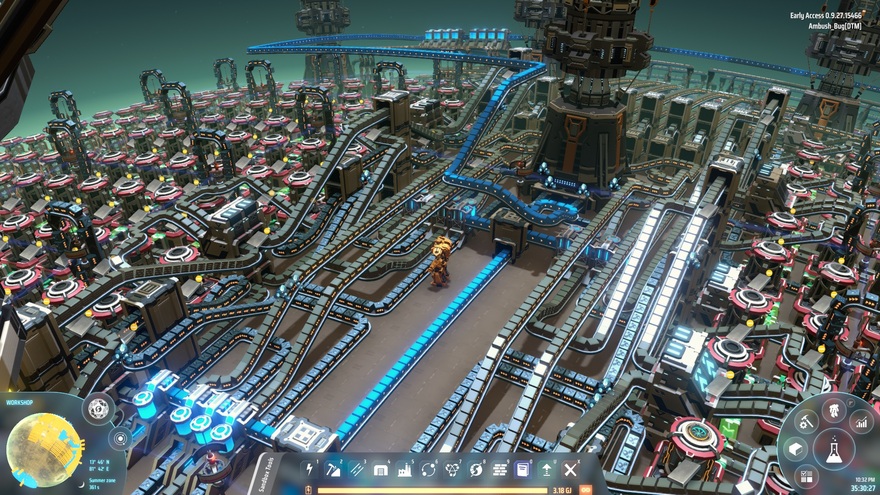The width and height of the screenshot is (880, 495).
Task: Open the circular orbit arrows build category
Action: pyautogui.click(x=429, y=469)
